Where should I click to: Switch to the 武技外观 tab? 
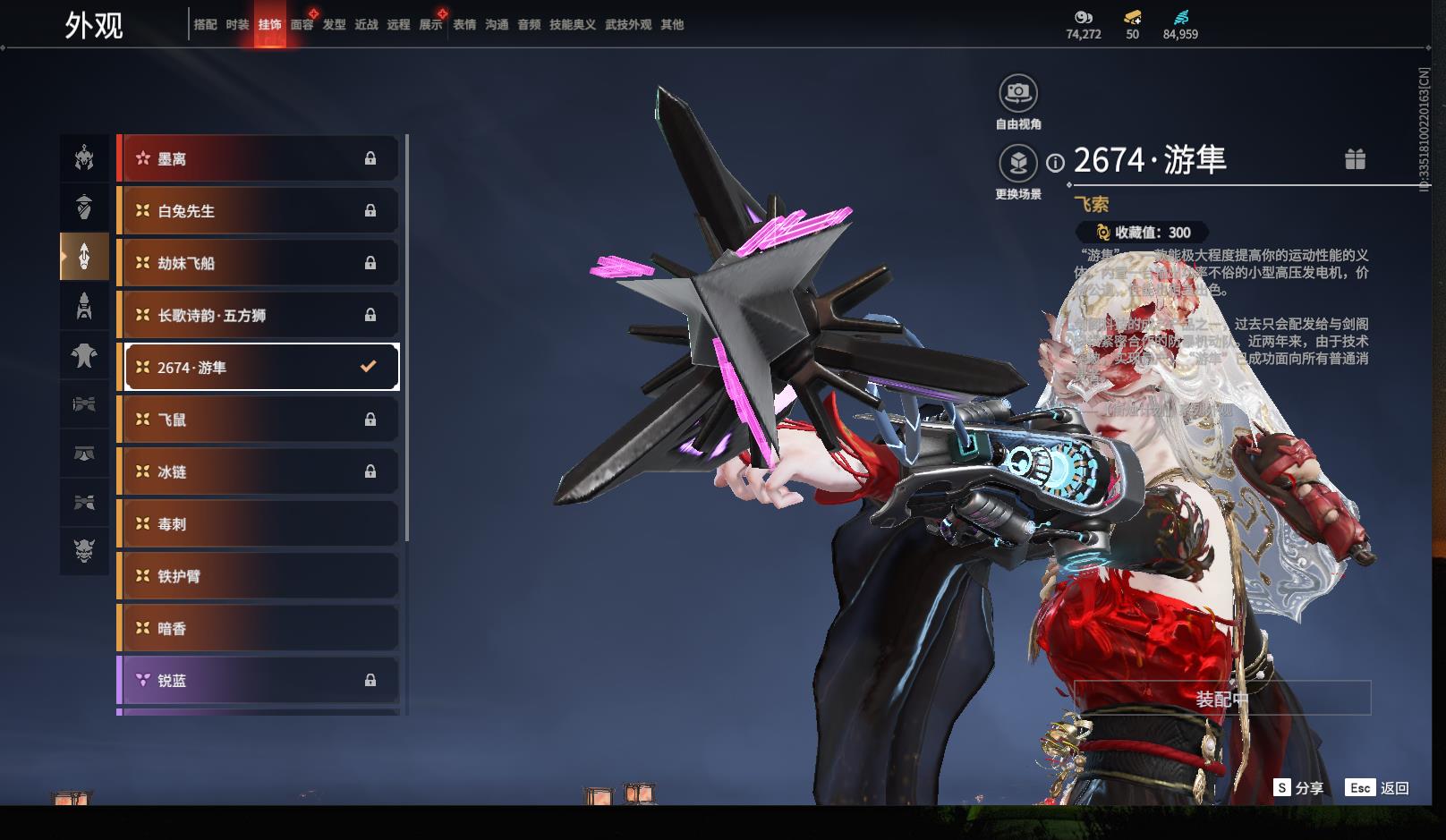click(x=628, y=25)
